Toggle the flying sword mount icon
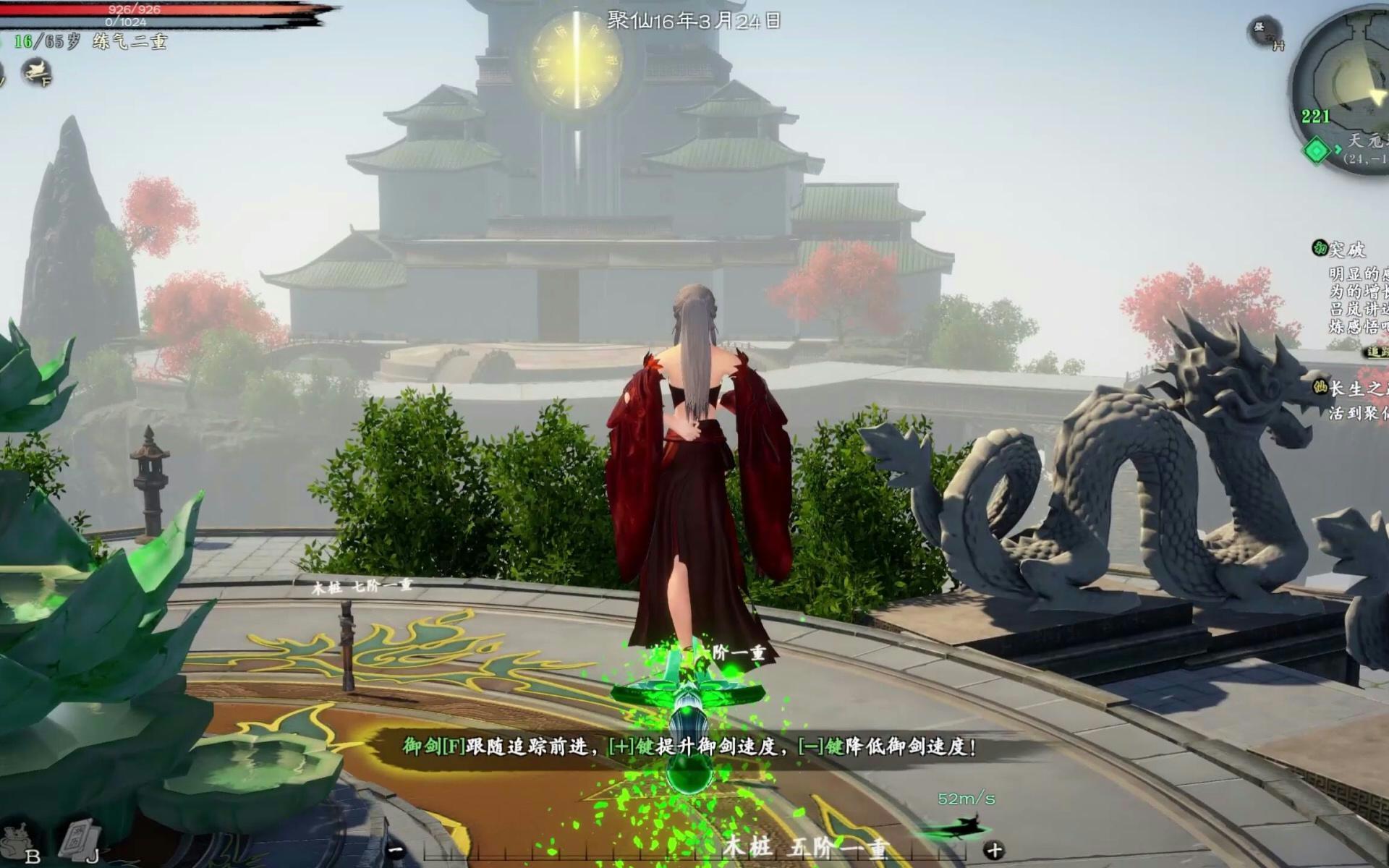Viewport: 1389px width, 868px height. [36, 71]
